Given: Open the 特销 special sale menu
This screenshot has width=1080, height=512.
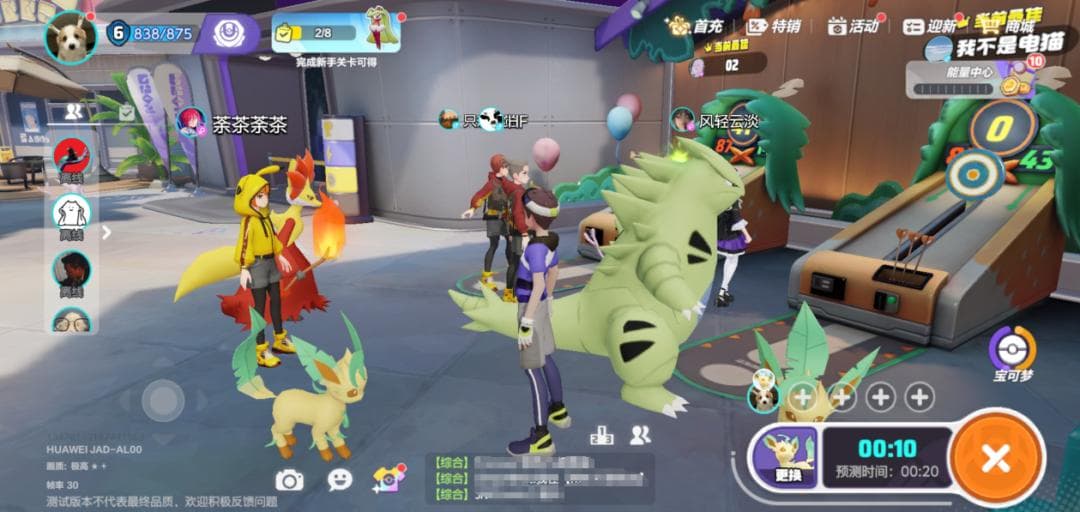Looking at the screenshot, I should (x=773, y=26).
